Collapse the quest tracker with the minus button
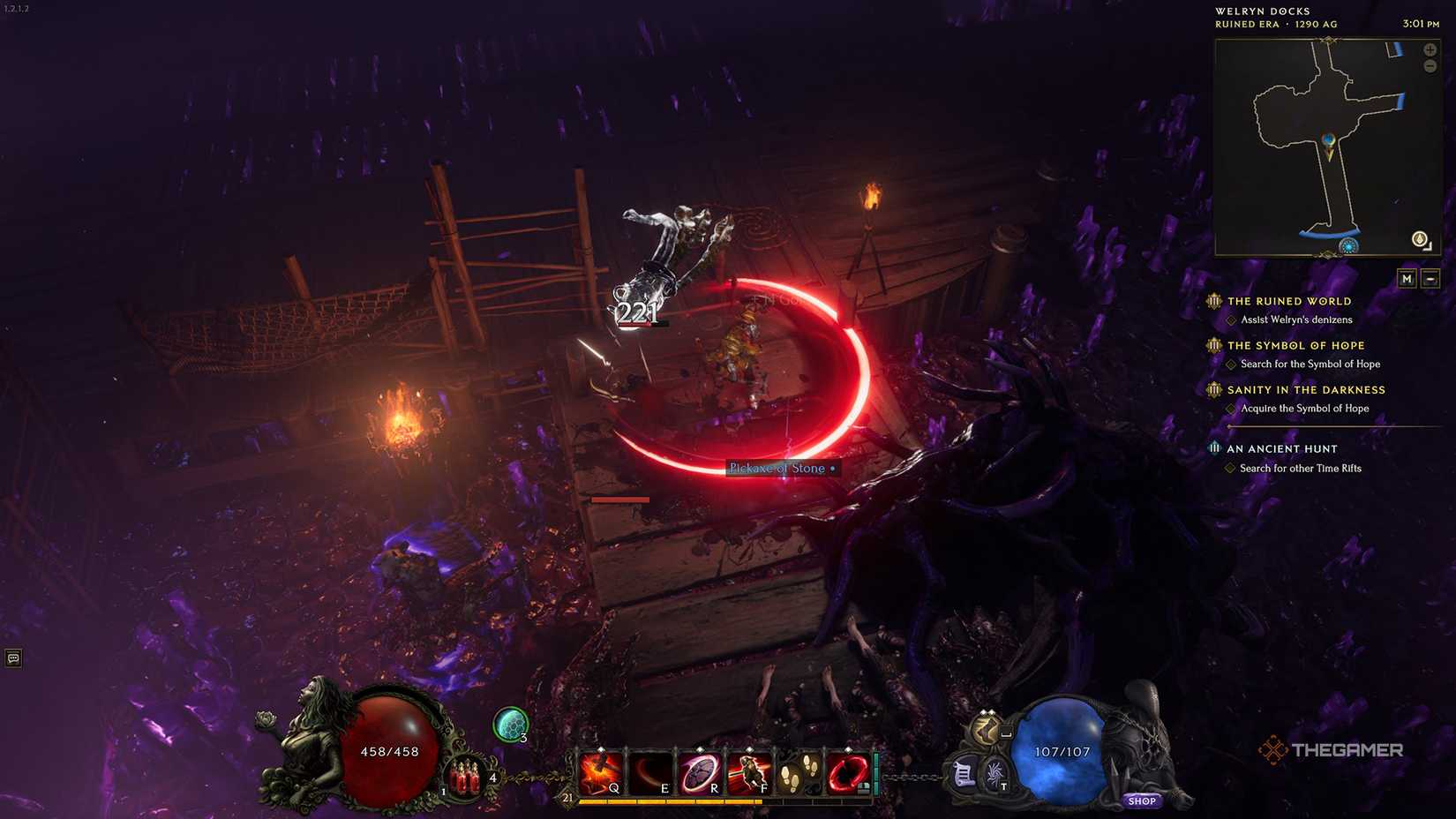1456x819 pixels. click(1430, 277)
